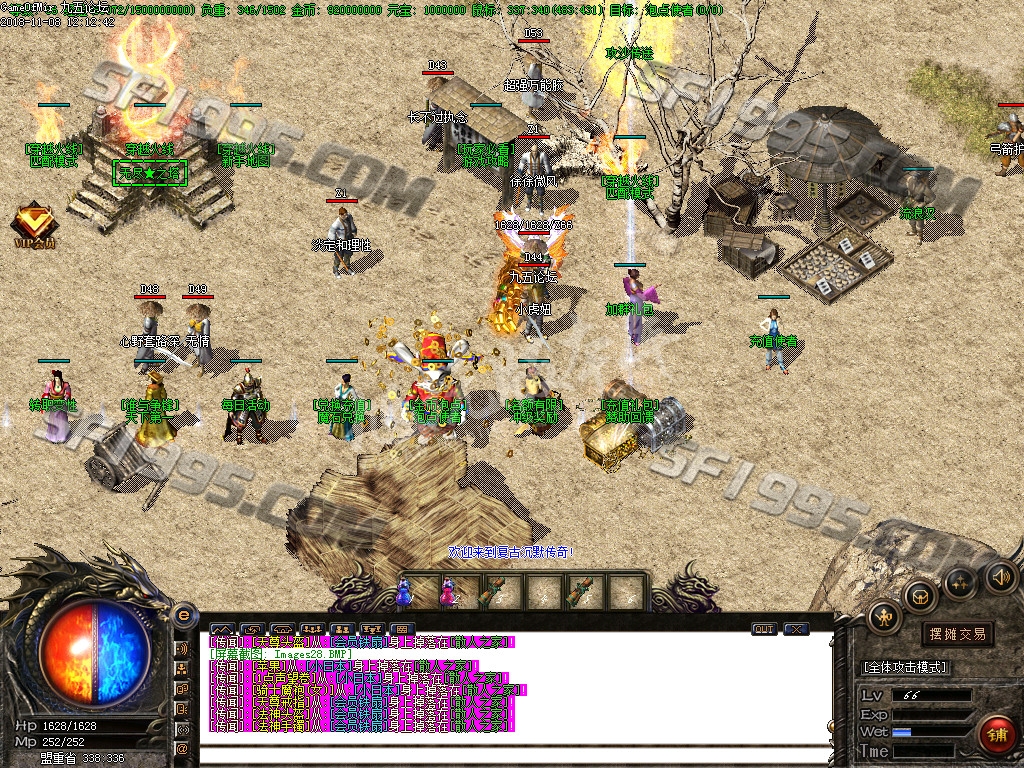The width and height of the screenshot is (1024, 768).
Task: Select the pink potion belt slot
Action: pyautogui.click(x=447, y=592)
